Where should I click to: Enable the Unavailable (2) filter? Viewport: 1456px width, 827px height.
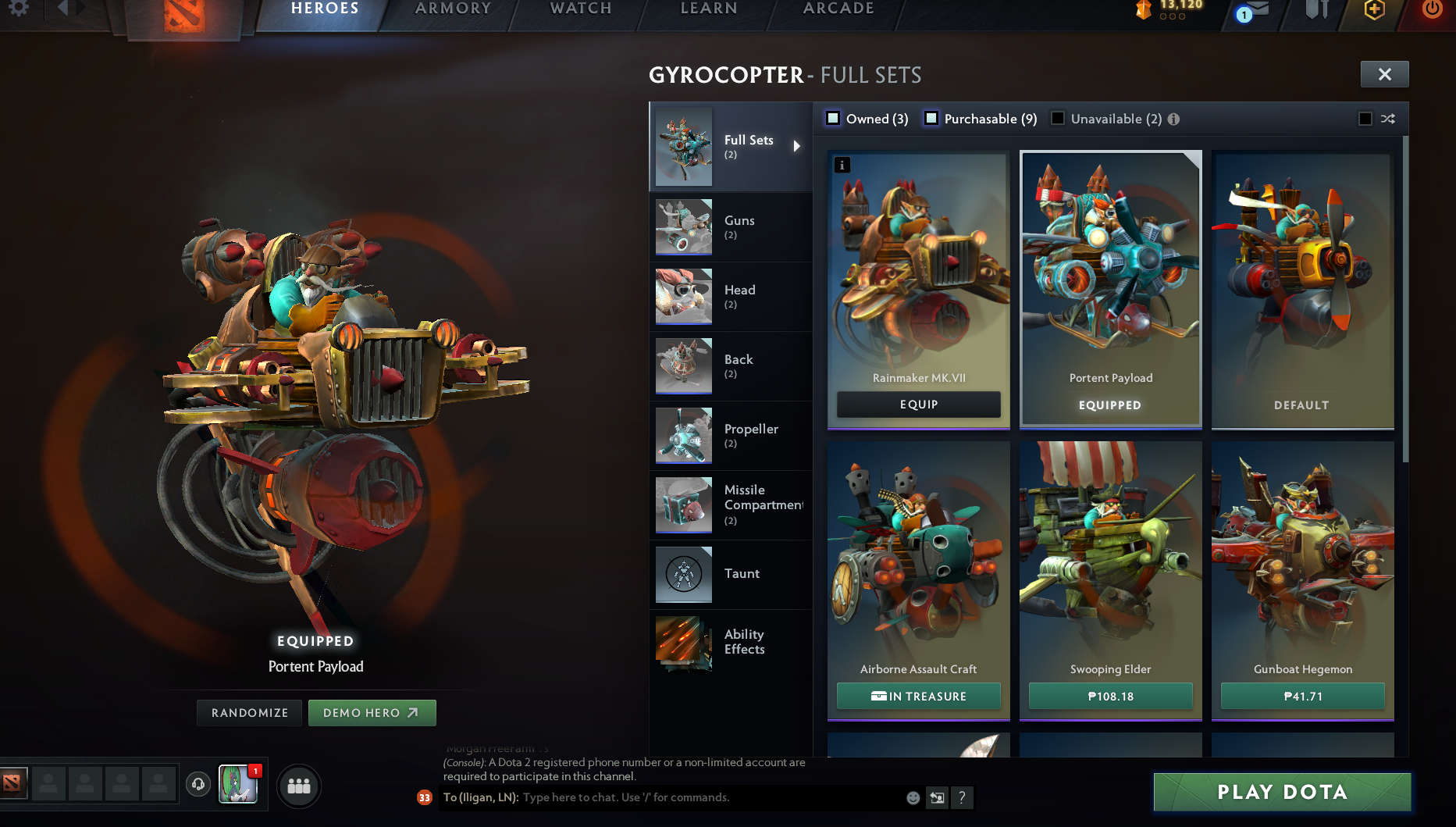pos(1058,118)
